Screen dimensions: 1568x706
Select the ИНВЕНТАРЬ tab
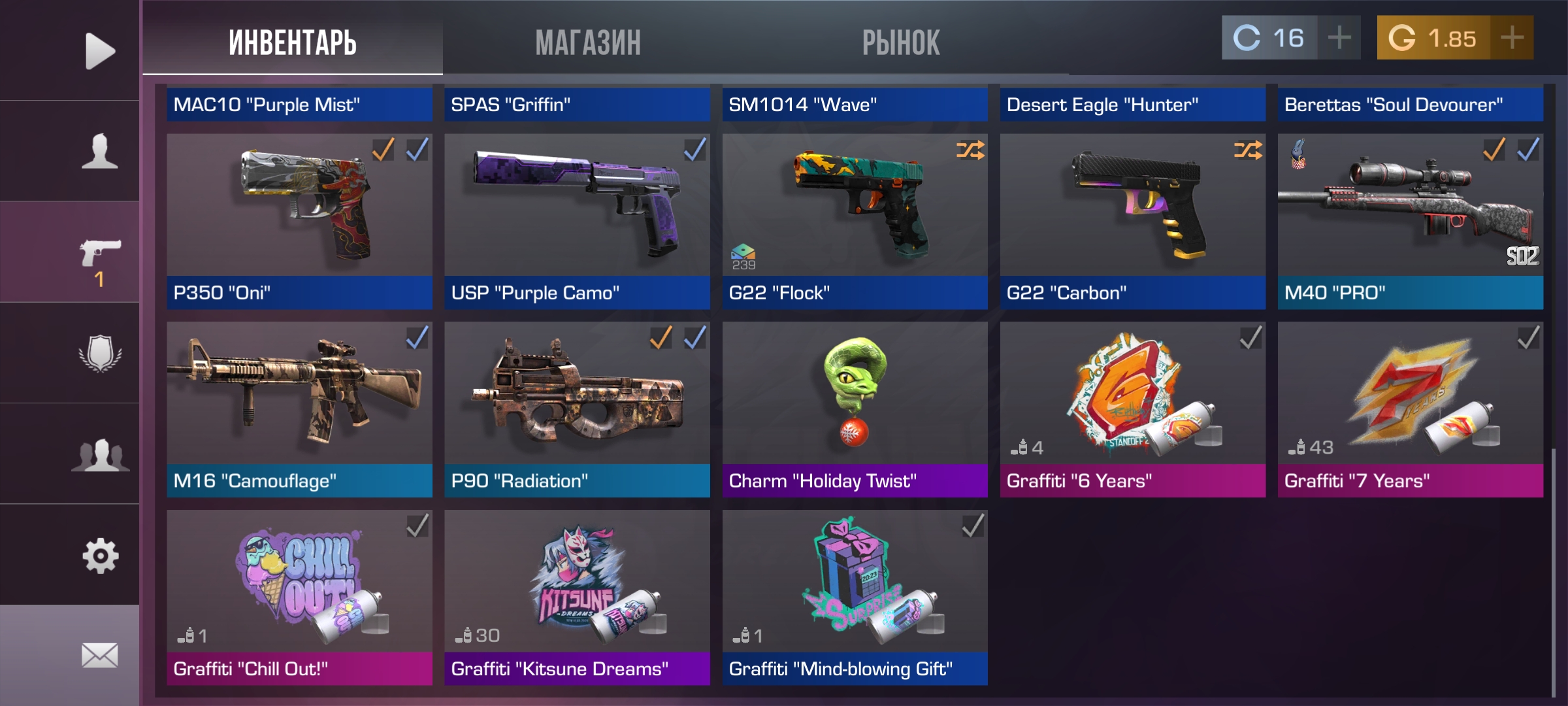point(293,42)
